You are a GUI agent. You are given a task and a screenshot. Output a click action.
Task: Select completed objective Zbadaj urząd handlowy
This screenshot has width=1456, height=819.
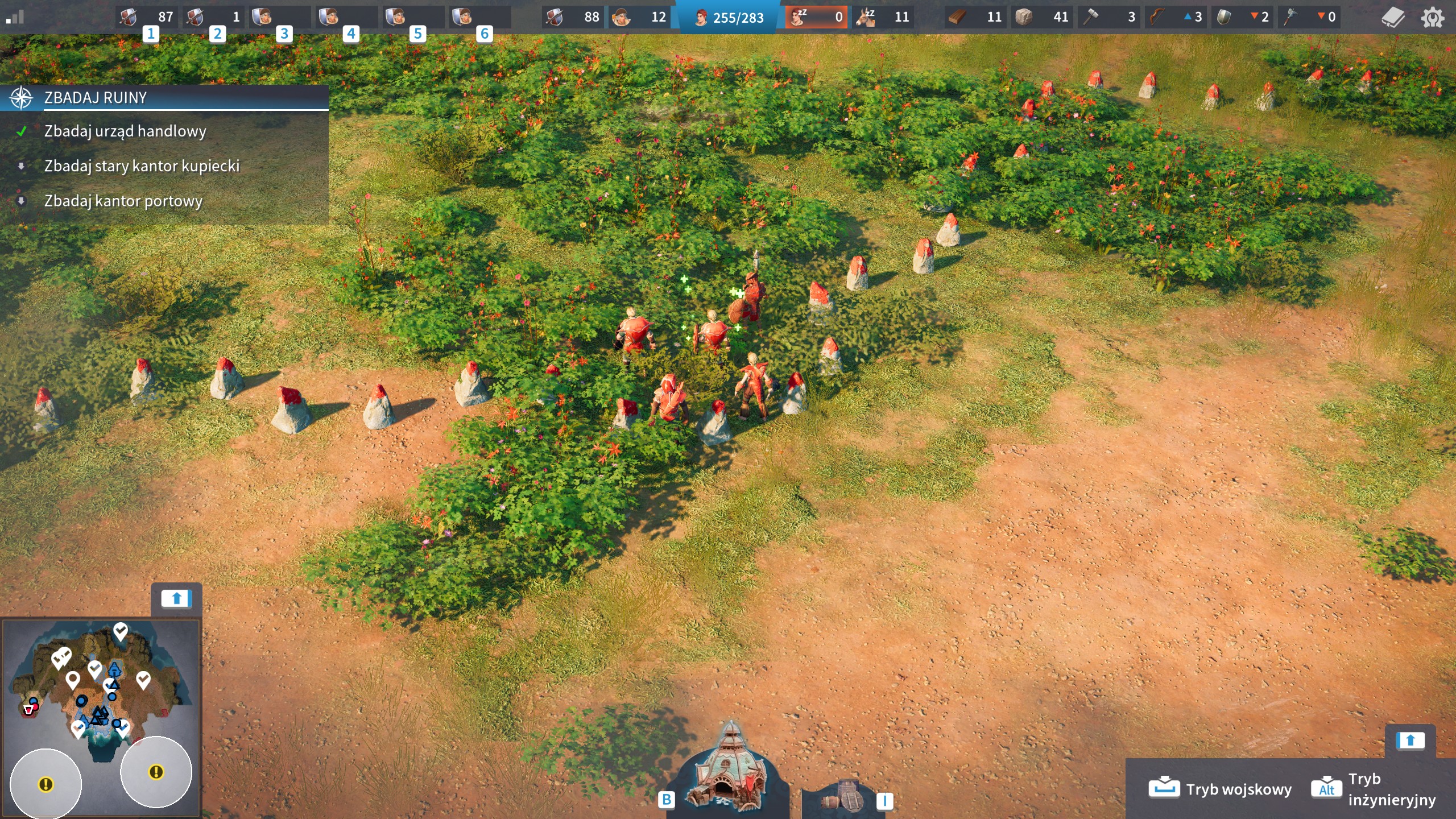125,131
